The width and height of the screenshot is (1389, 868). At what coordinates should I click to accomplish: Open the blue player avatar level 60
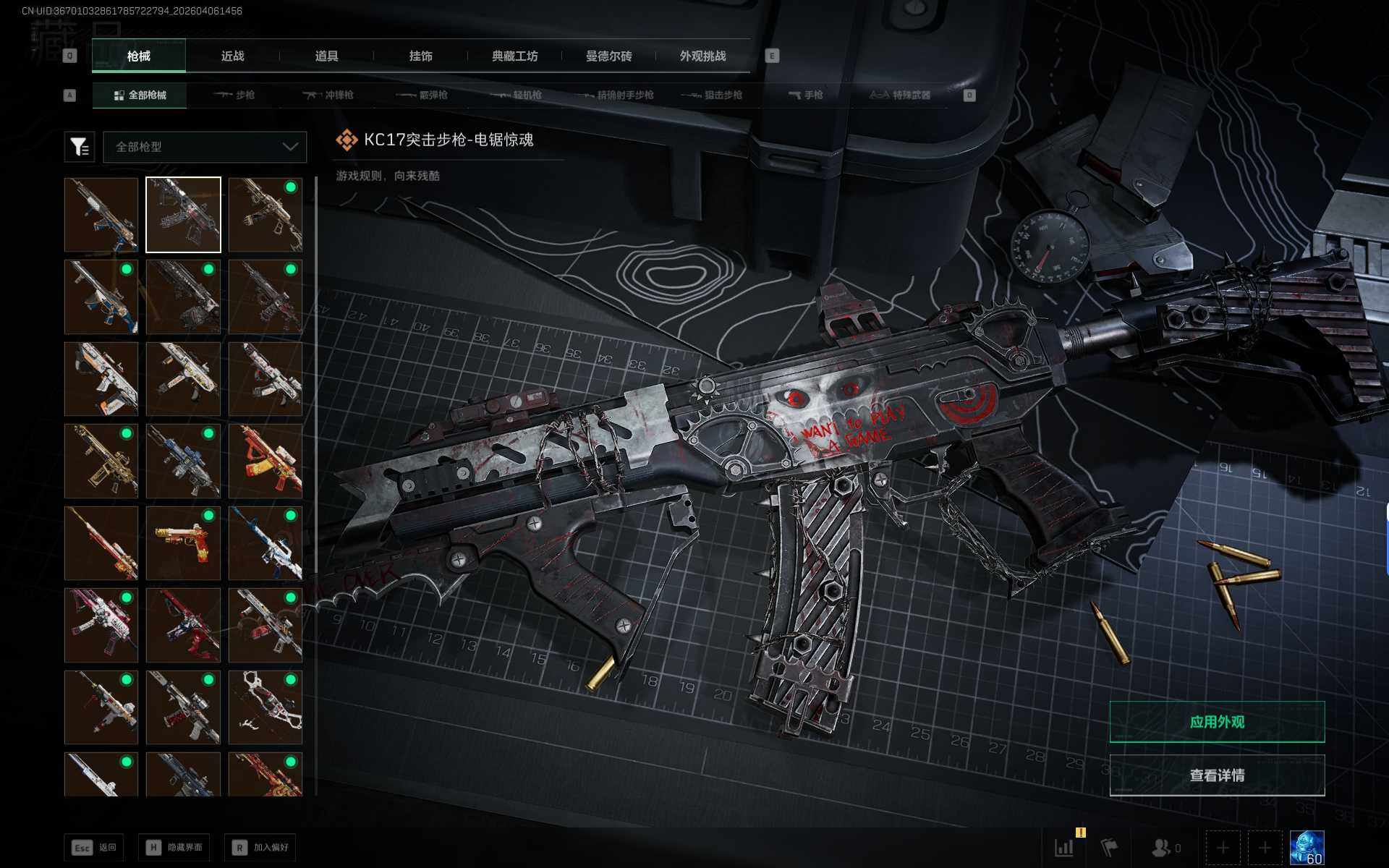(x=1307, y=847)
